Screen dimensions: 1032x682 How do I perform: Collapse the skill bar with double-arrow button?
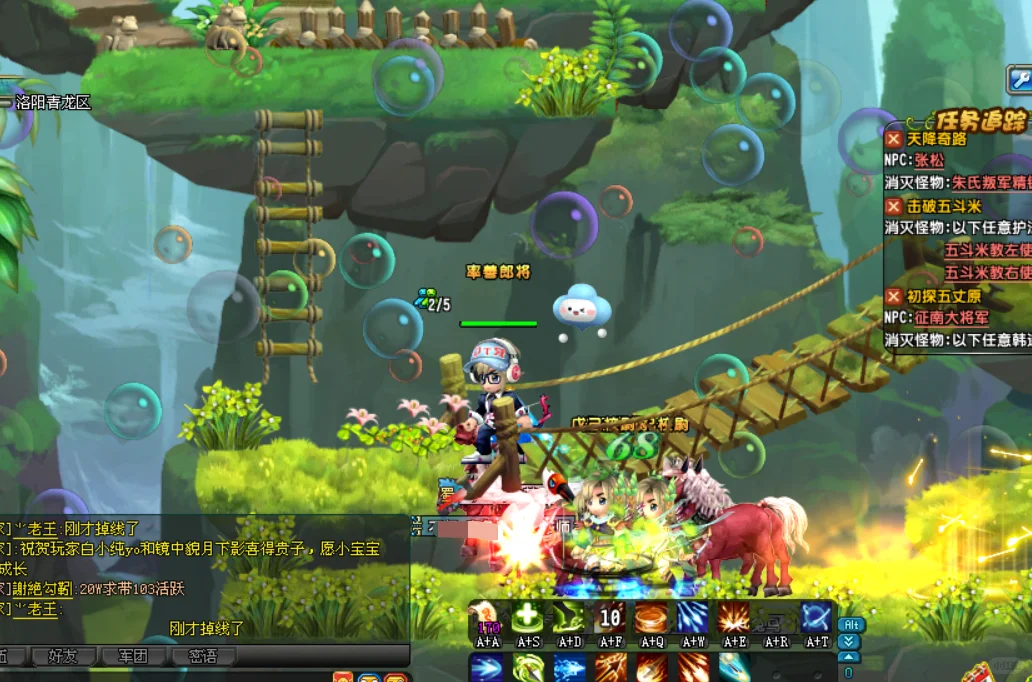pos(849,641)
